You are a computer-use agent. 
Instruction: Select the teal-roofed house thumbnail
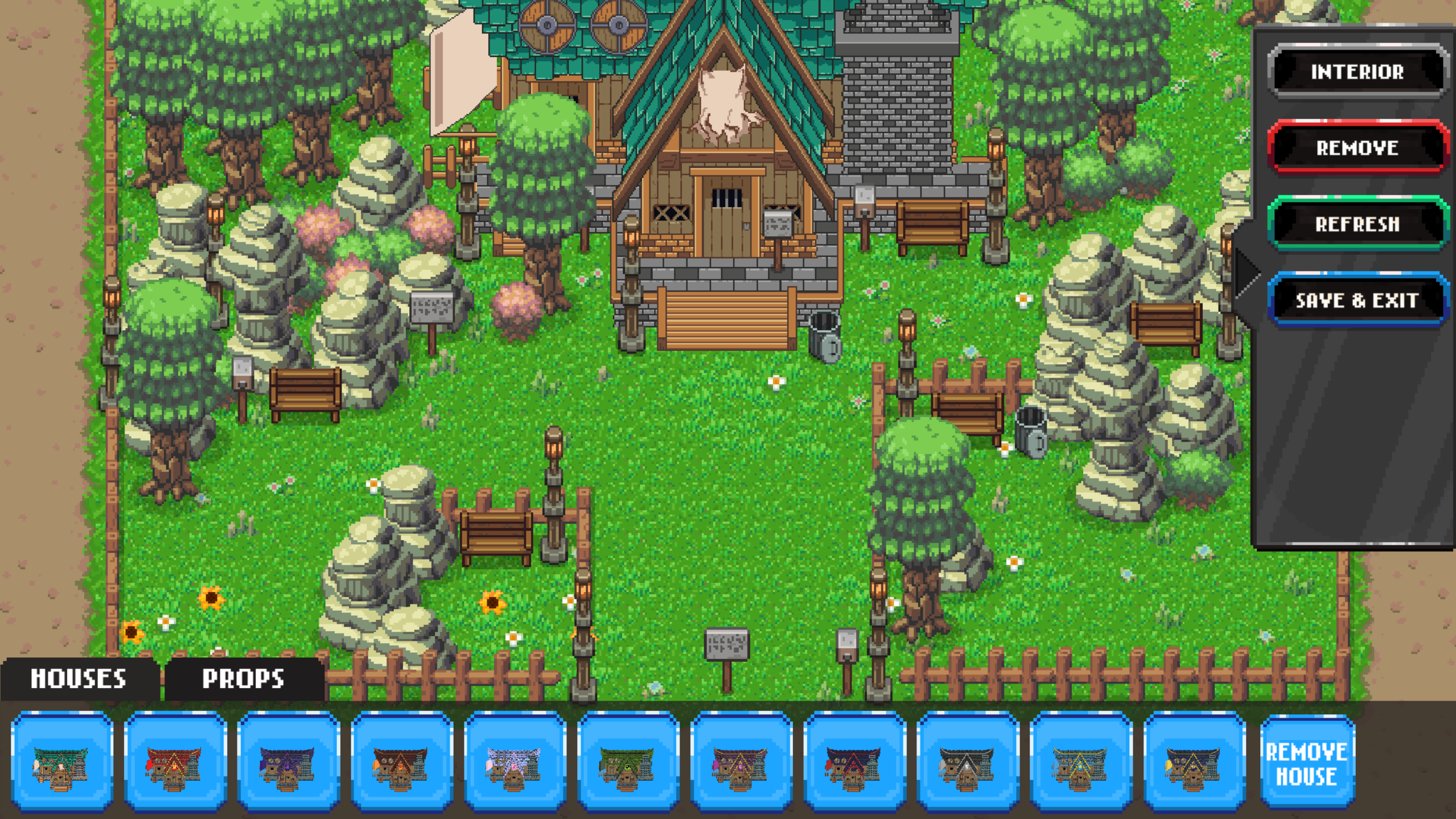point(61,762)
